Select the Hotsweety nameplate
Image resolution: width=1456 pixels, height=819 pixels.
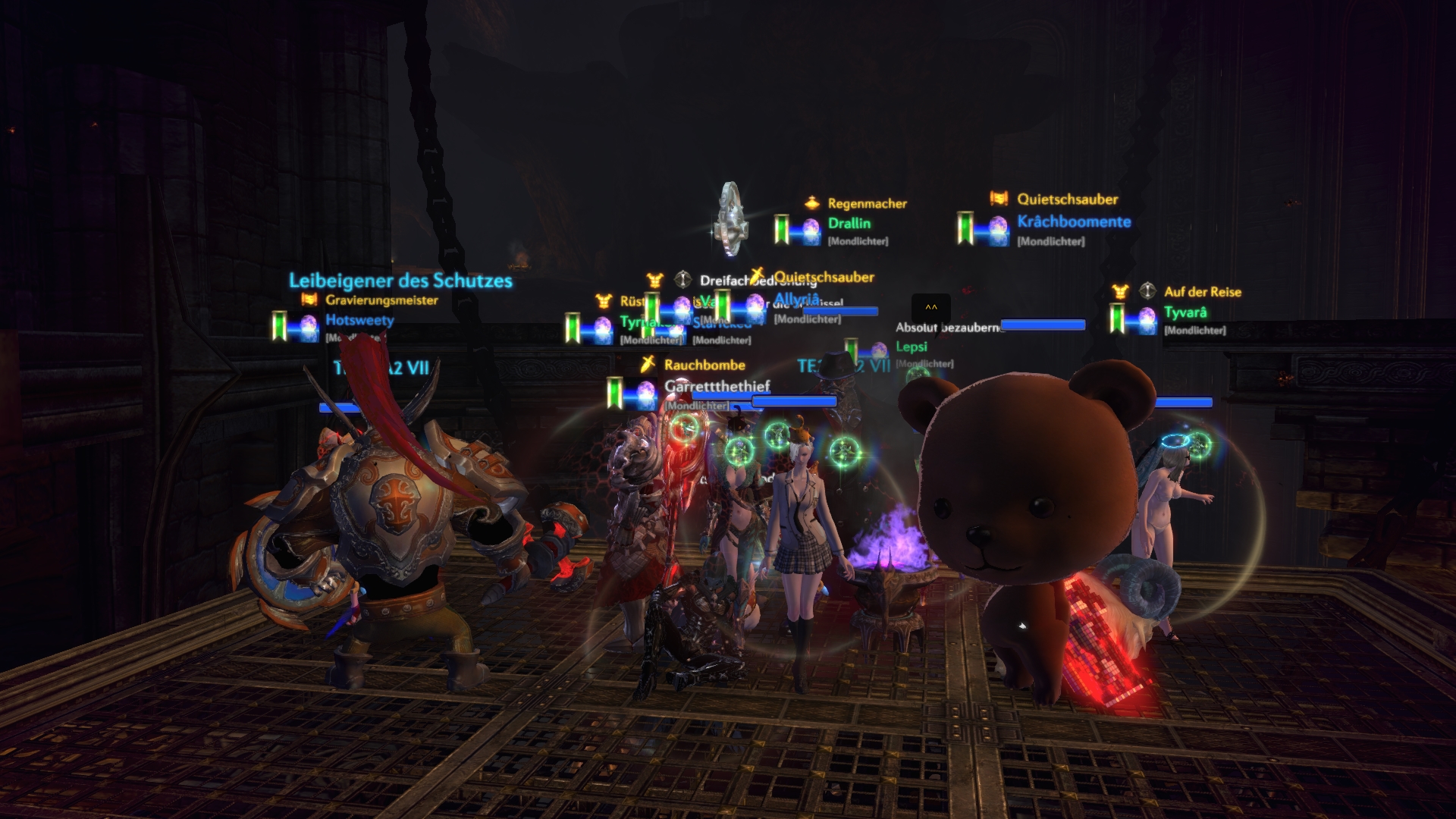pos(359,320)
